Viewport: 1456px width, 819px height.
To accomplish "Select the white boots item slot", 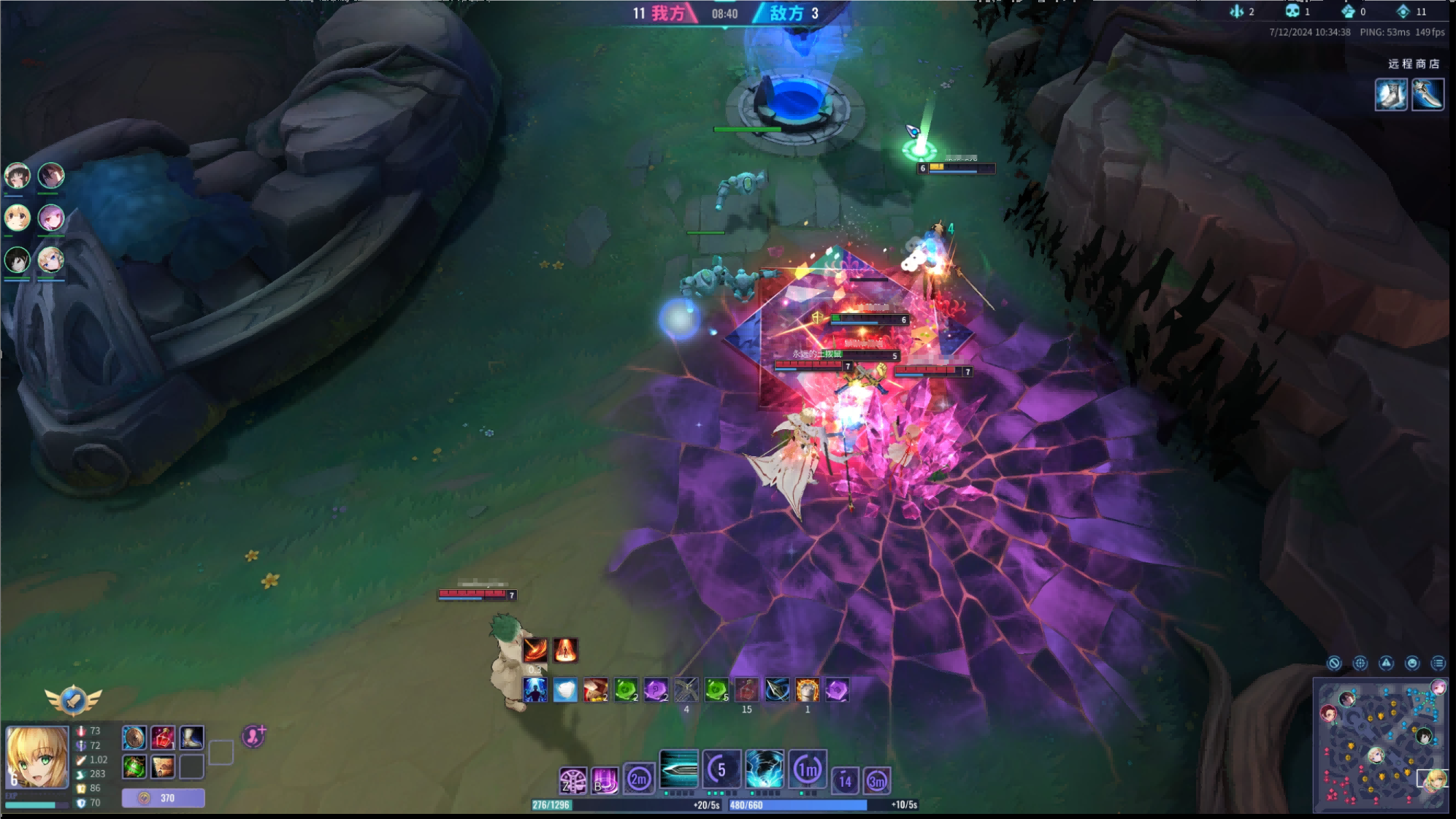I will coord(191,738).
